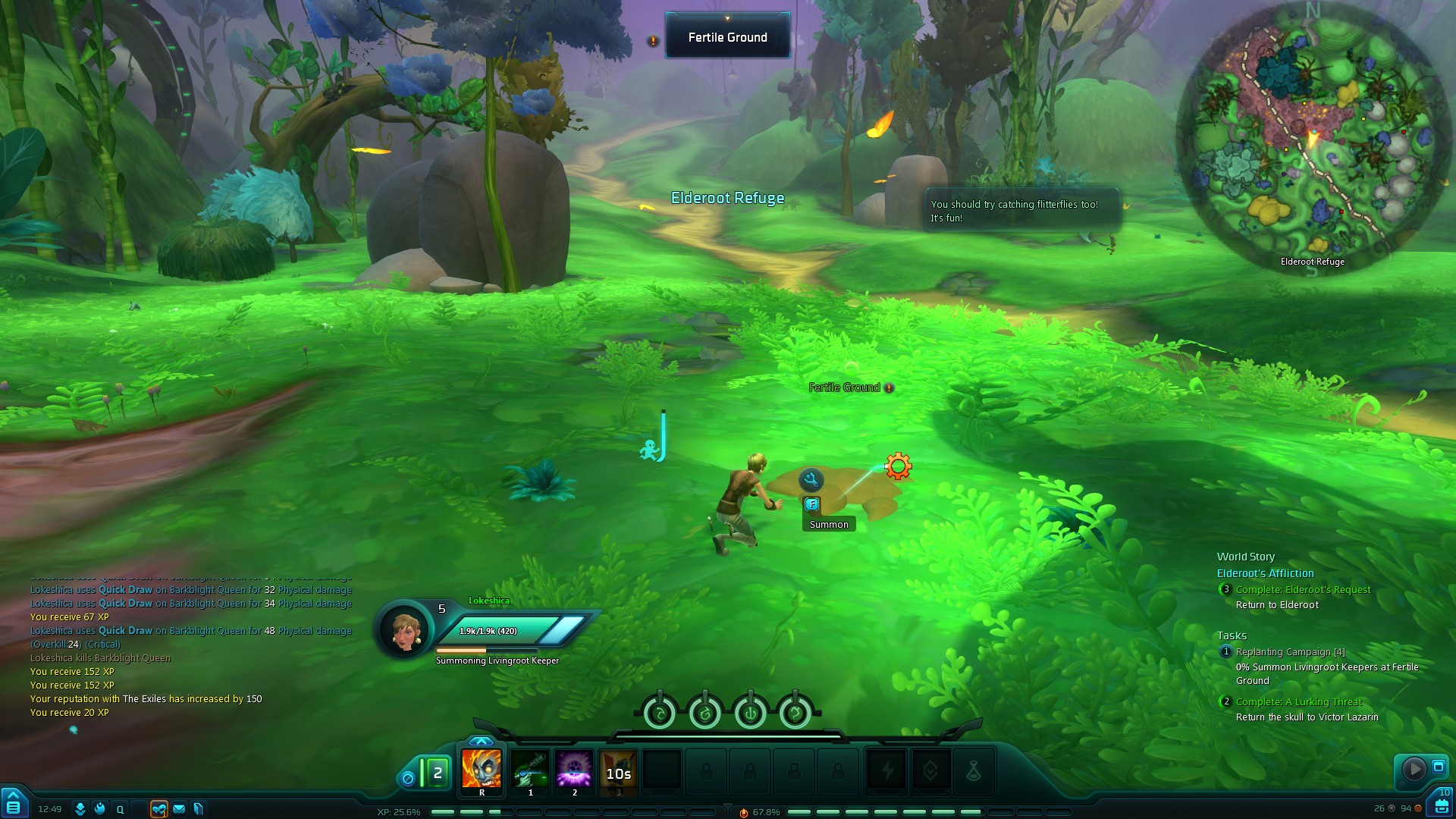The width and height of the screenshot is (1456, 819).
Task: Open the mail envelope icon
Action: (x=179, y=809)
